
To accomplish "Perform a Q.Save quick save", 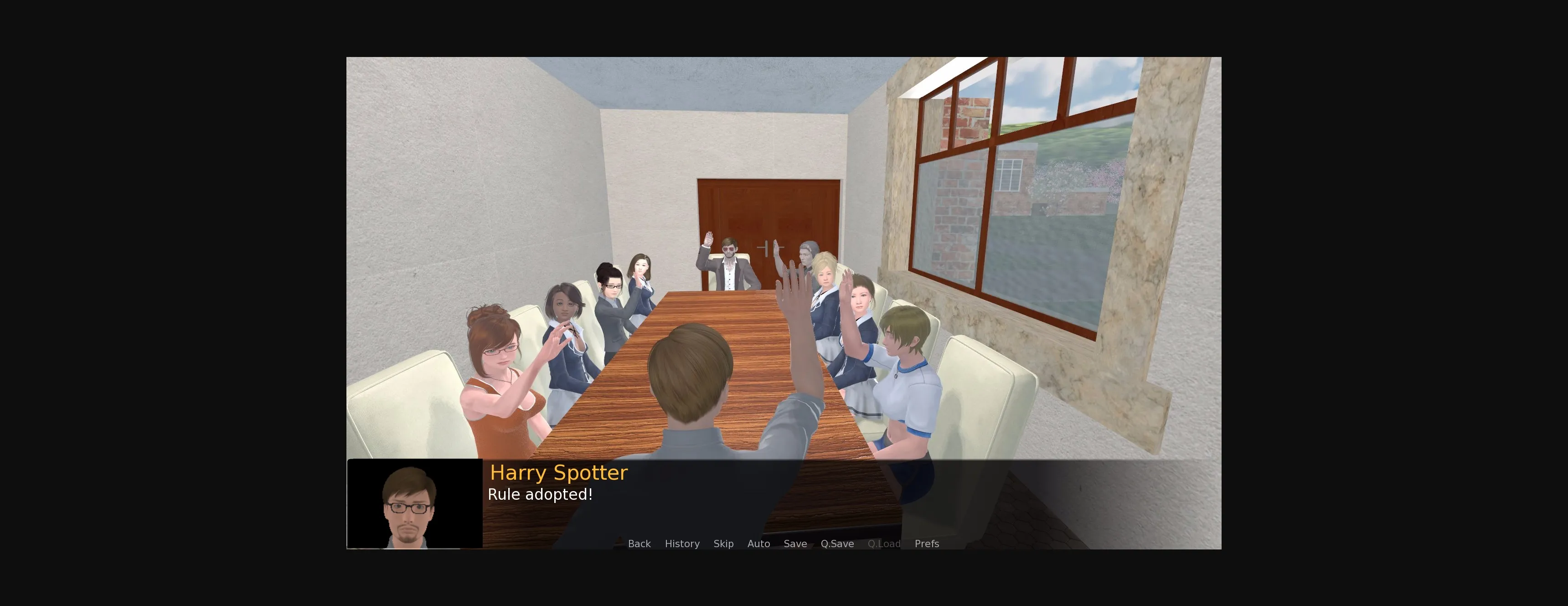I will click(837, 543).
